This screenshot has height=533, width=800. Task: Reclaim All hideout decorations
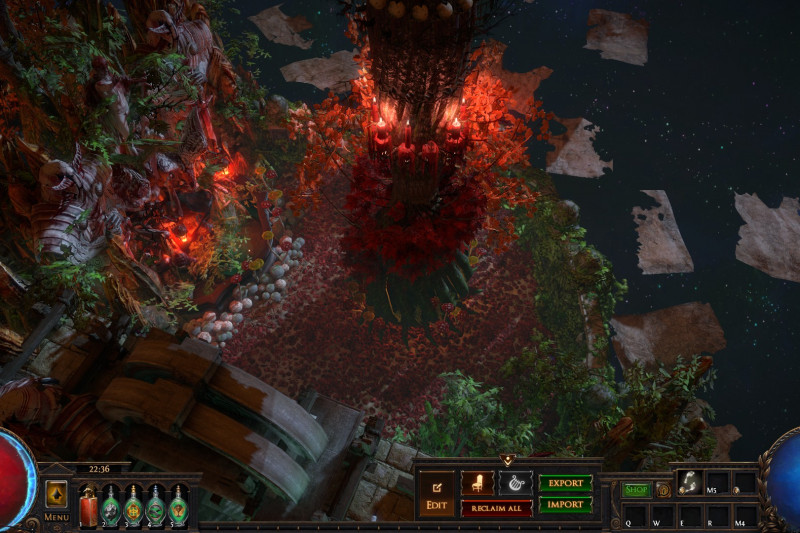coord(496,508)
